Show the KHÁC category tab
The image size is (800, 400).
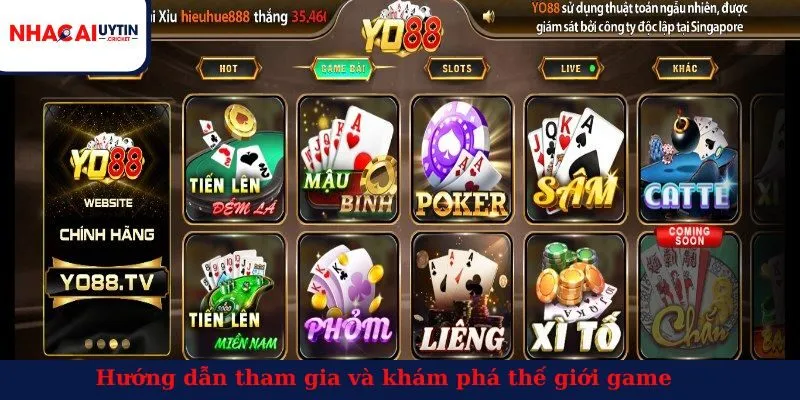(x=683, y=68)
